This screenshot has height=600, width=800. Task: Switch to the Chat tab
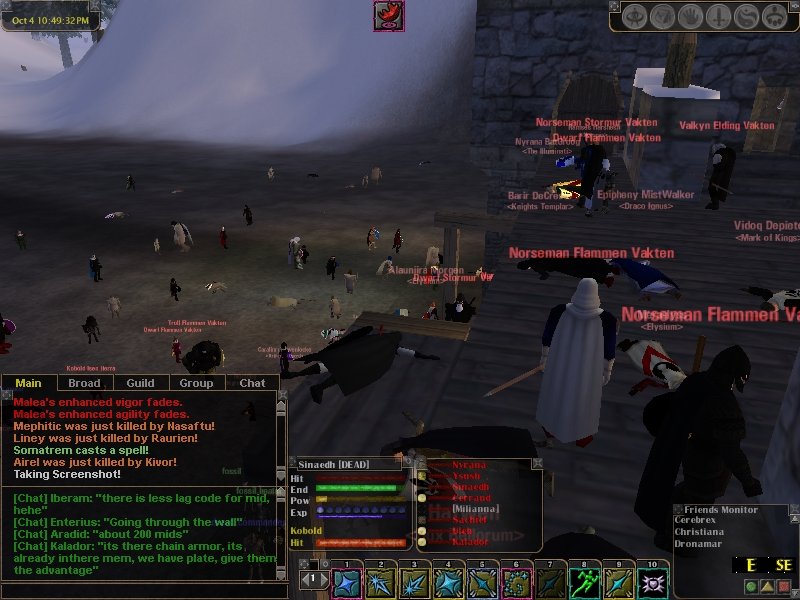[x=252, y=383]
